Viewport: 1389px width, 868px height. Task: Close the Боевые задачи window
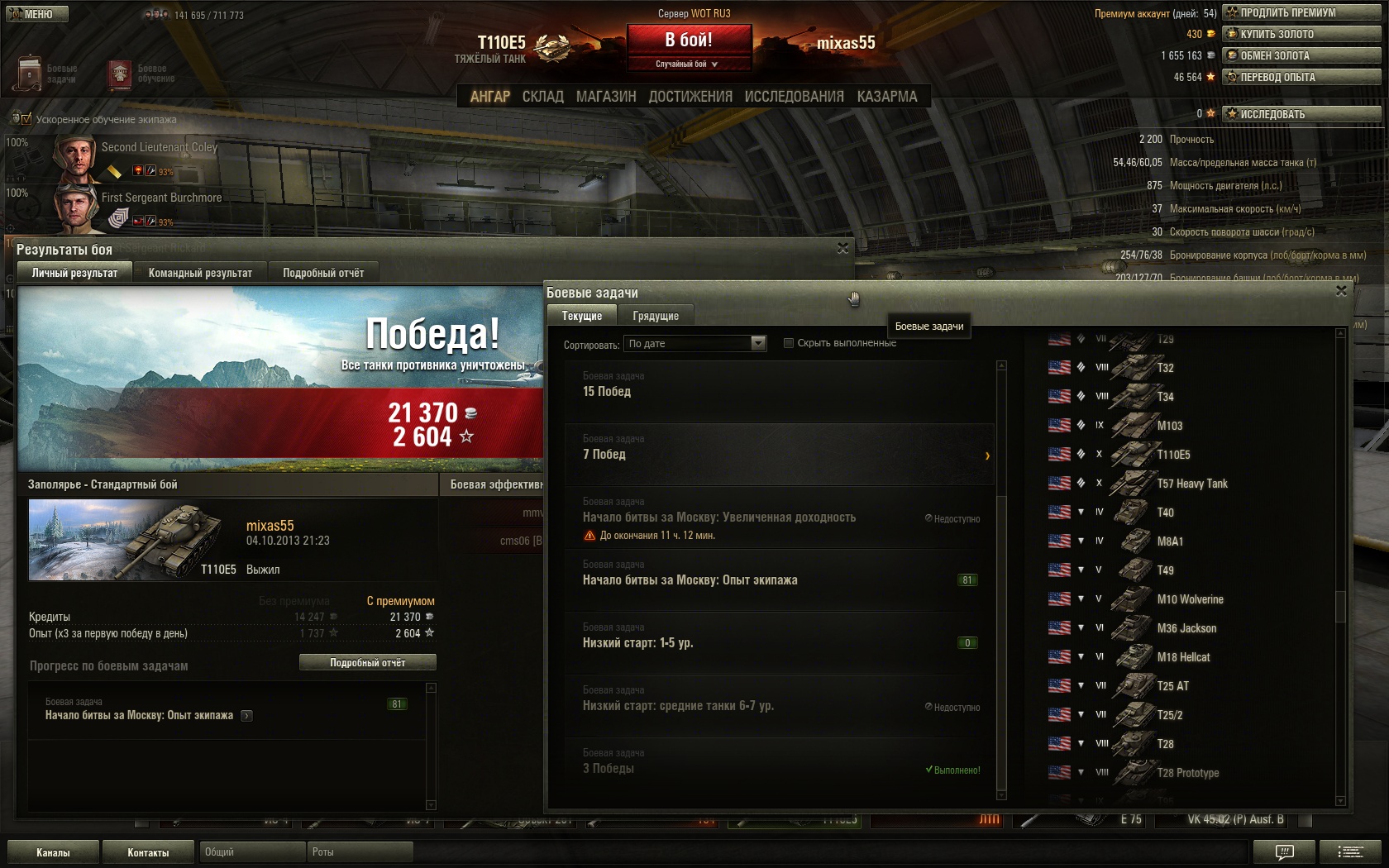1341,291
